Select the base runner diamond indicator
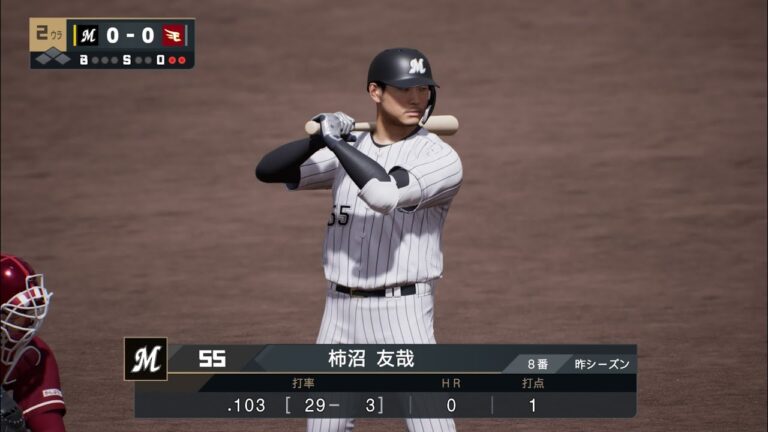The height and width of the screenshot is (432, 768). pos(50,59)
